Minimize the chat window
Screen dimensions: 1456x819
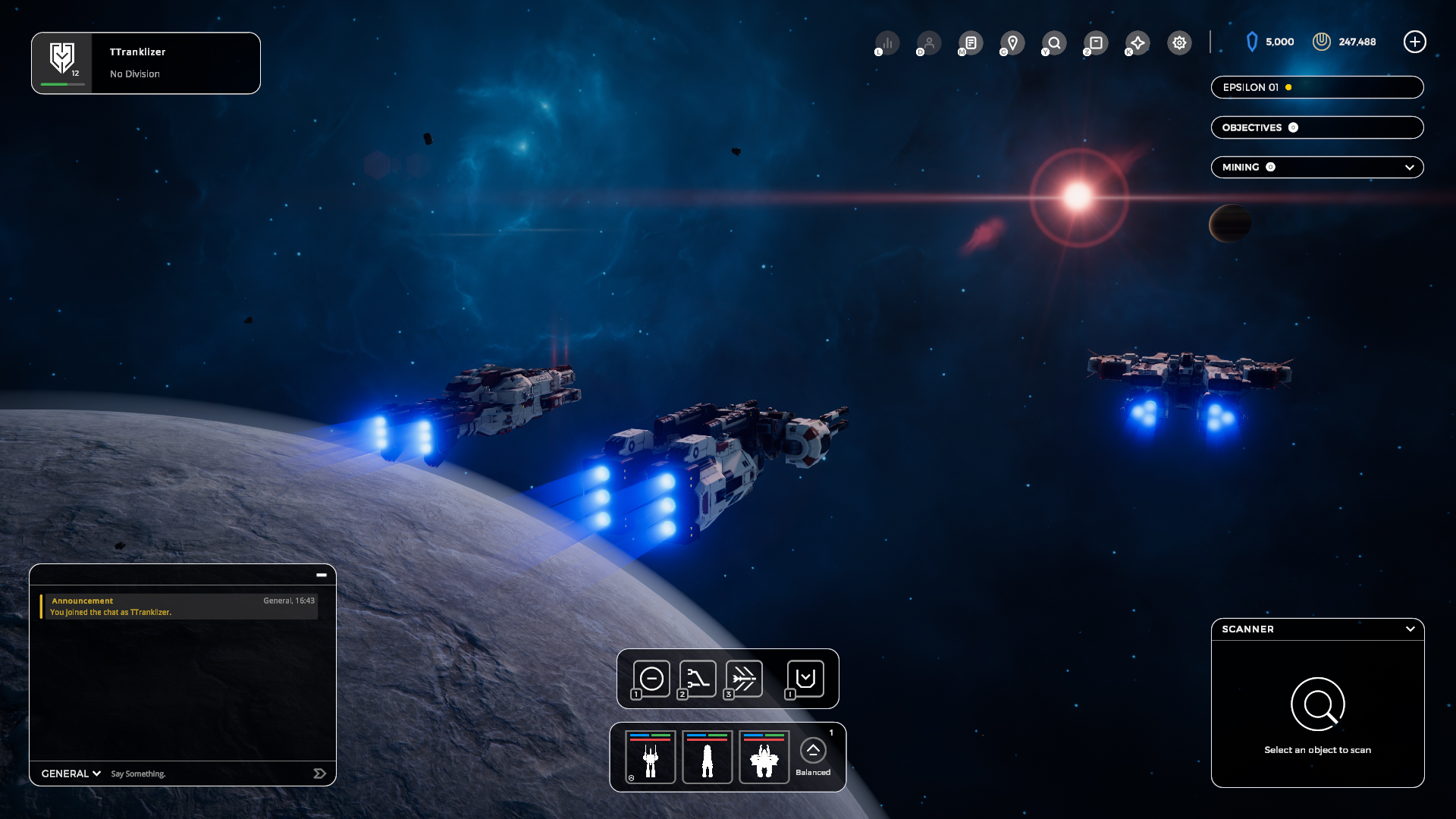click(322, 575)
